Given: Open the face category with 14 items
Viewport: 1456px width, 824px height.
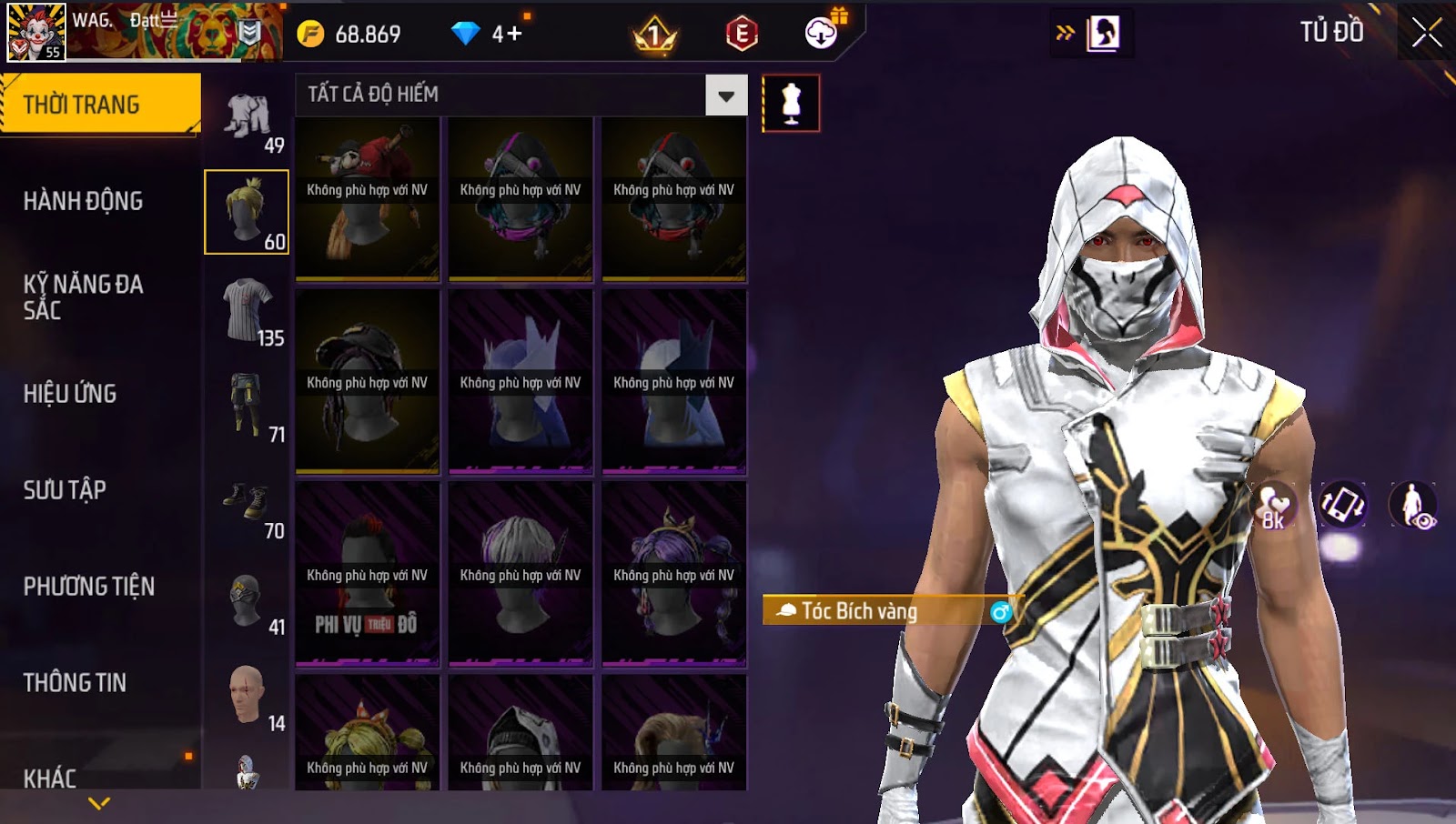Looking at the screenshot, I should [248, 696].
